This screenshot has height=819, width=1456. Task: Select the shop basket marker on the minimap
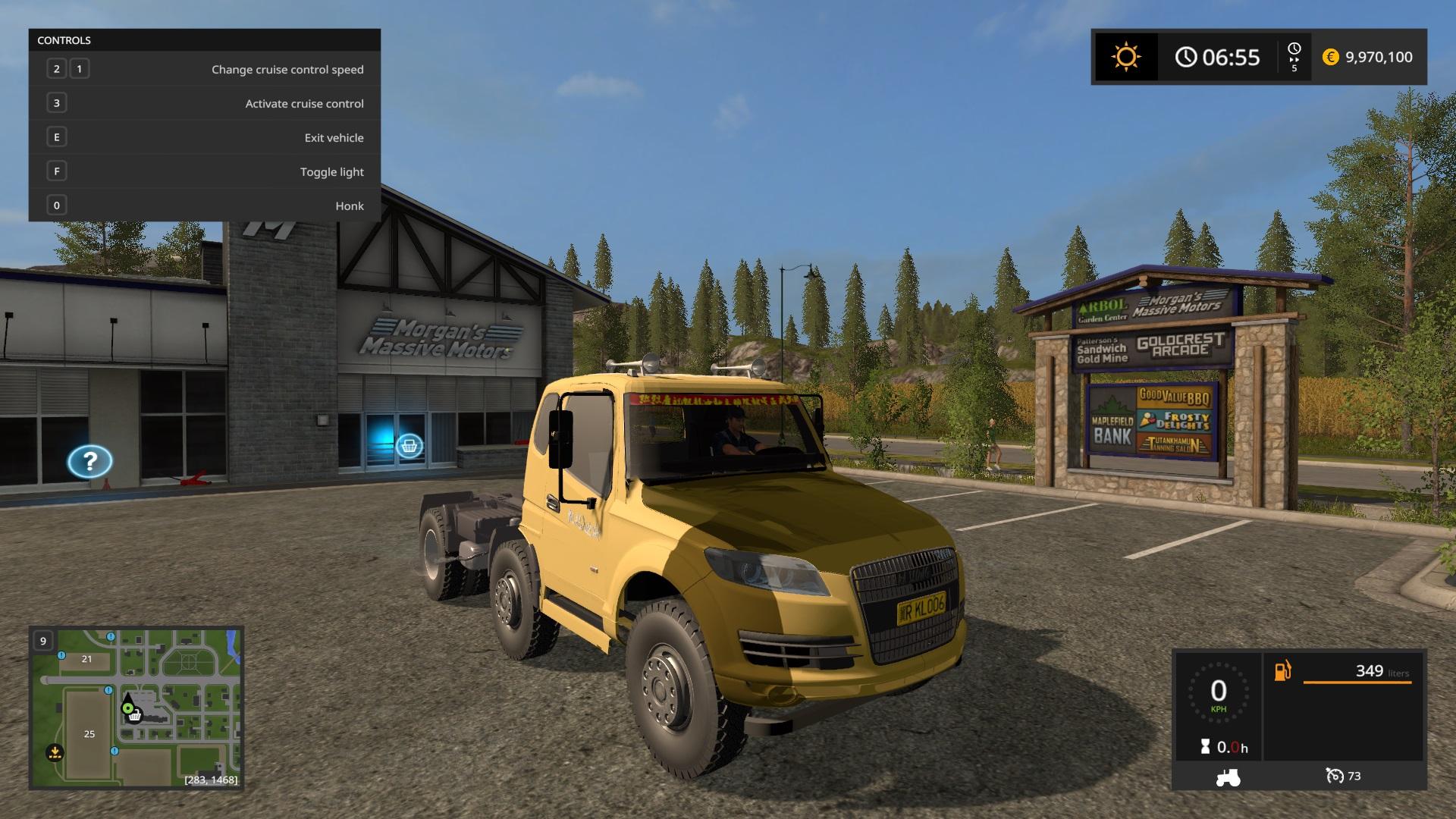pyautogui.click(x=135, y=716)
